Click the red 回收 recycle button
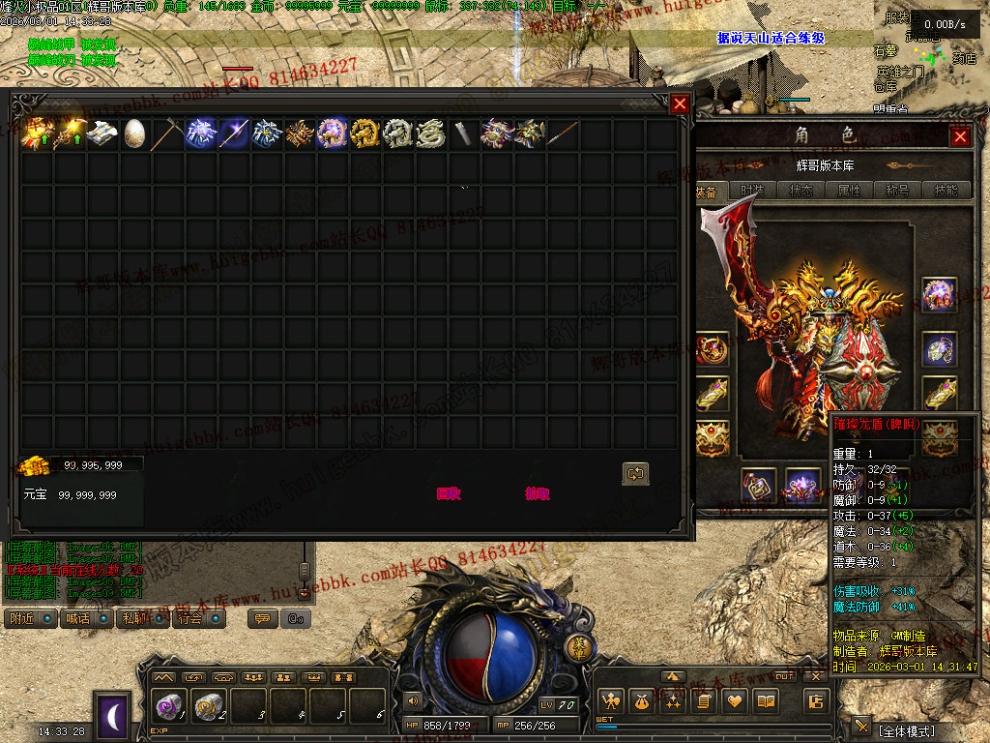 pos(448,493)
